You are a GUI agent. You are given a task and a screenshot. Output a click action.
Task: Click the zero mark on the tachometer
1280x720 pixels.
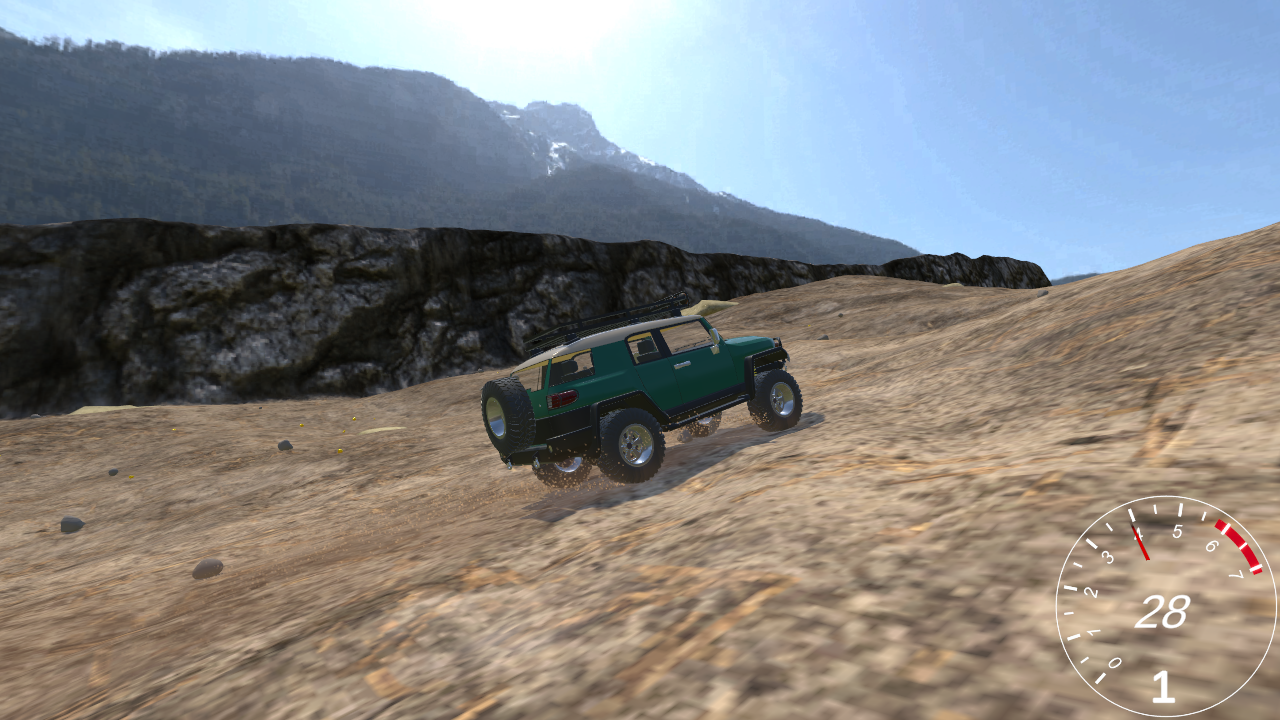coord(1114,662)
